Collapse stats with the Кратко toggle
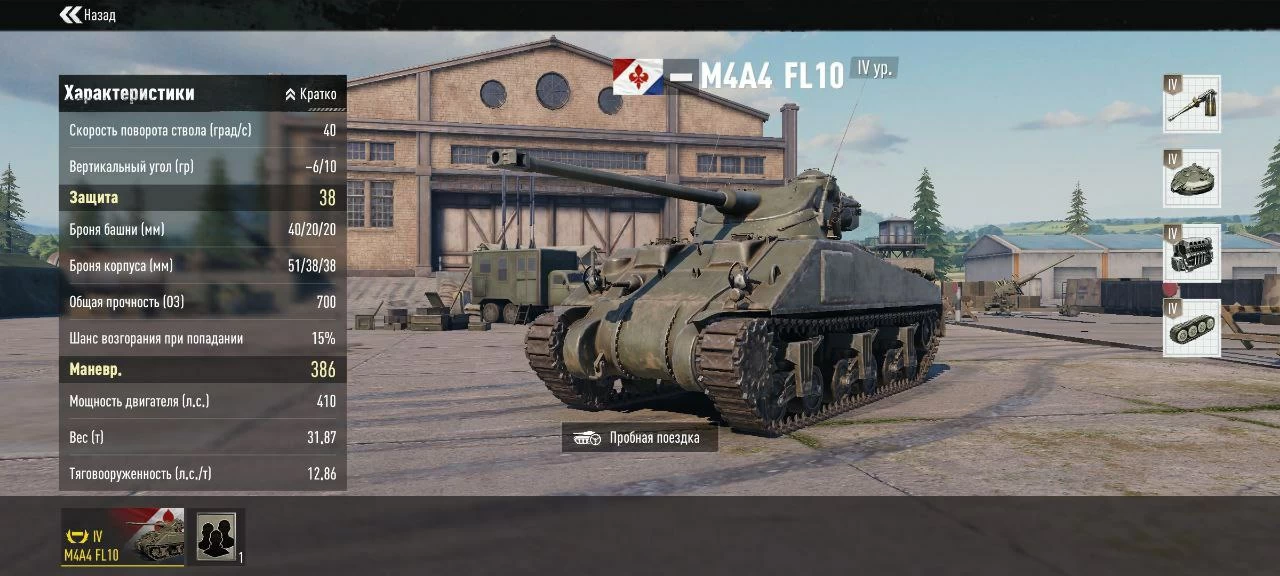Image resolution: width=1280 pixels, height=576 pixels. click(x=311, y=94)
